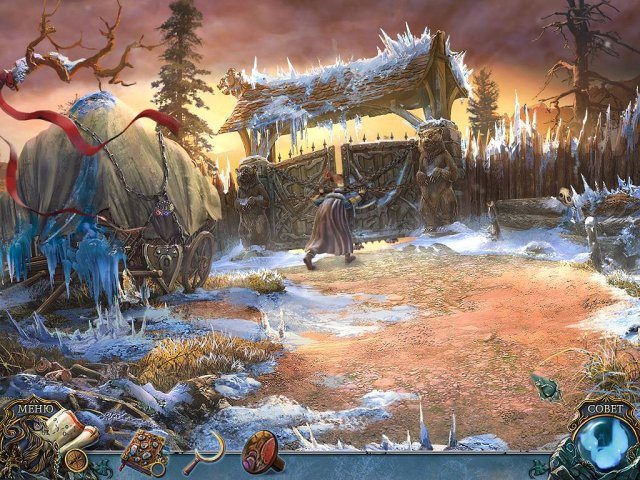
Task: Open the jeweled journal book
Action: click(x=143, y=451)
